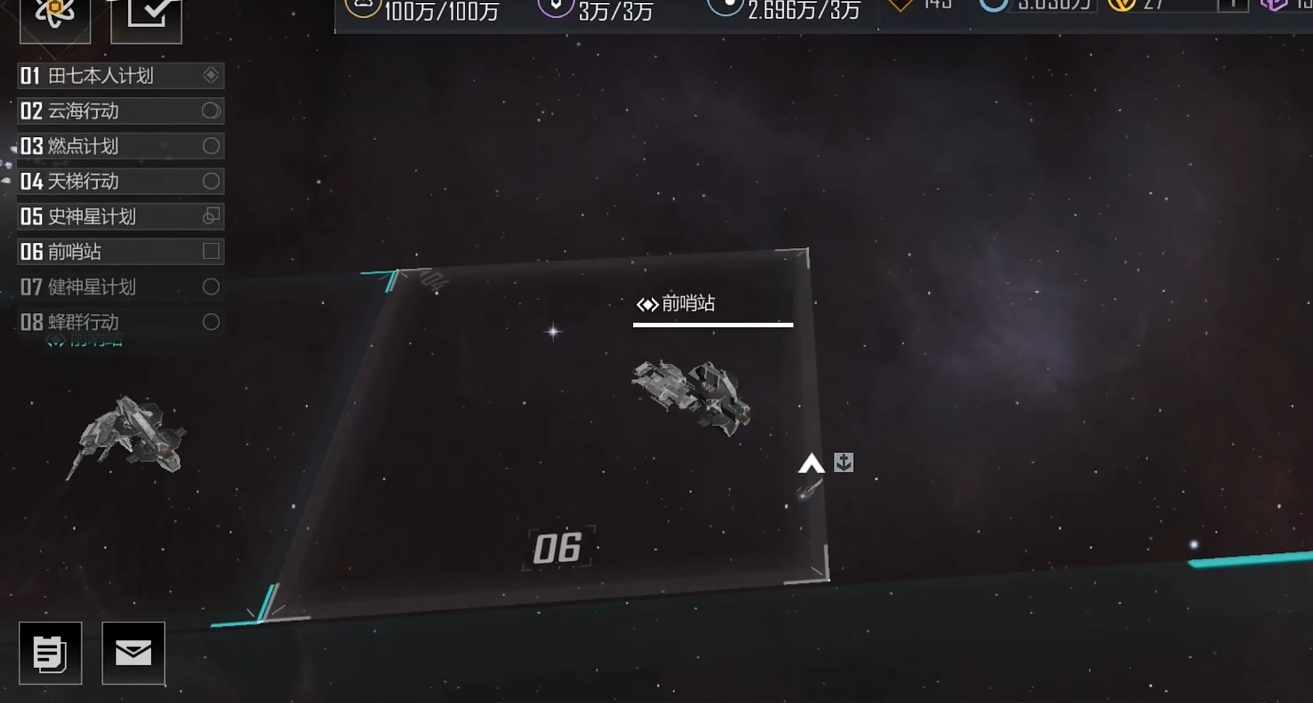This screenshot has height=703, width=1313.
Task: Select 04 天梯行动 in the list
Action: tap(120, 181)
